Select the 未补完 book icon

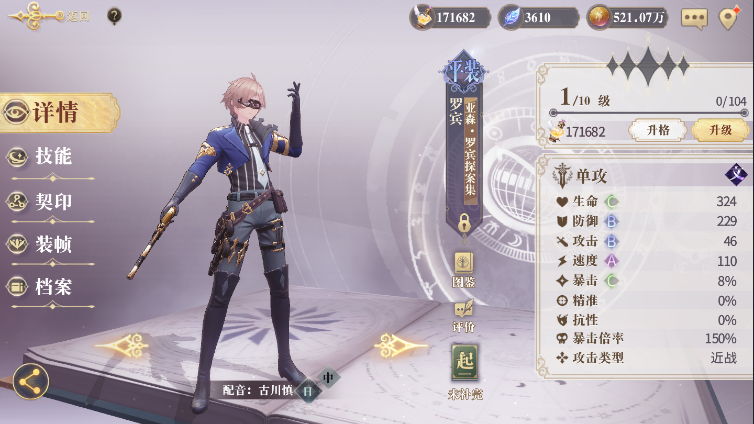(x=465, y=367)
